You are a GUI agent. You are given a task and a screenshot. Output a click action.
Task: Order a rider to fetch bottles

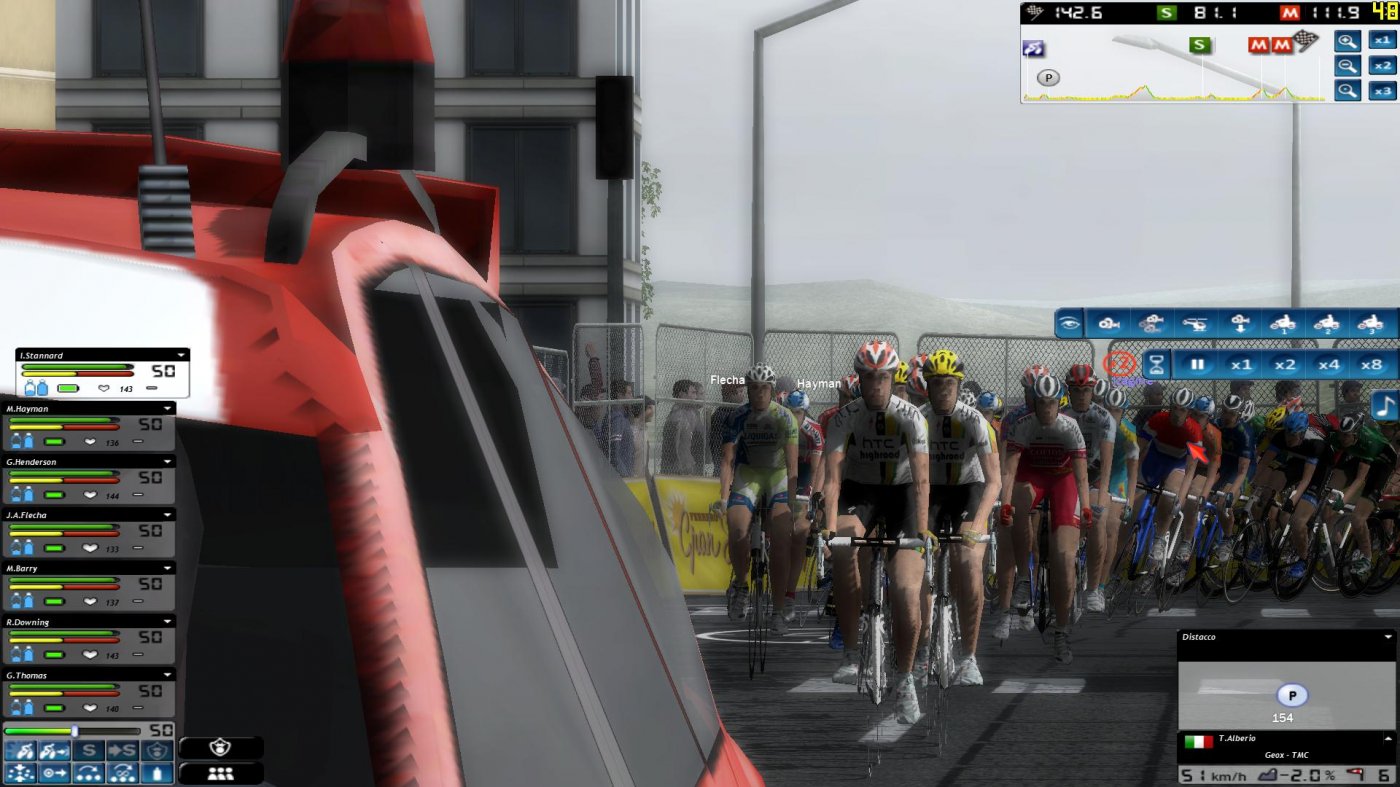click(158, 773)
